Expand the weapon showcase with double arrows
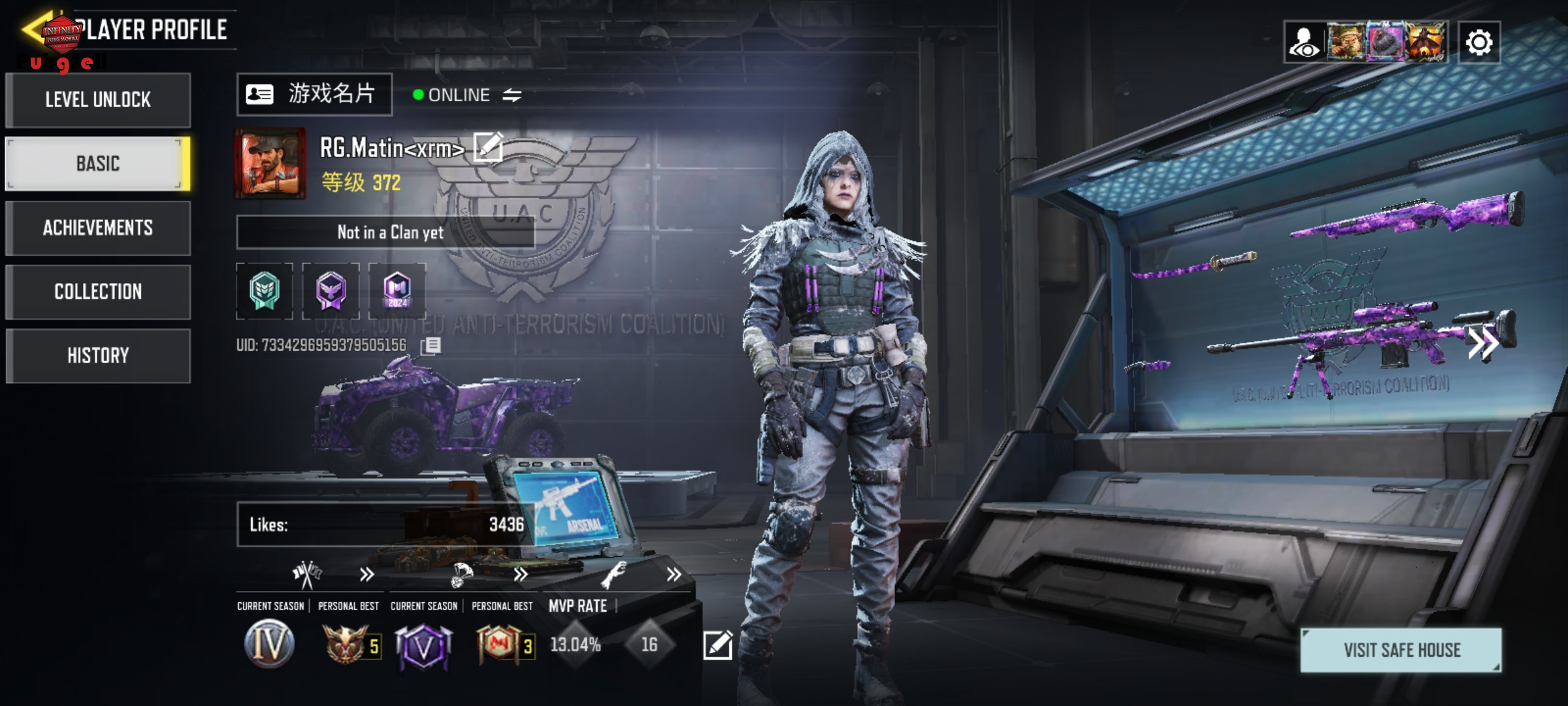 [x=1482, y=343]
